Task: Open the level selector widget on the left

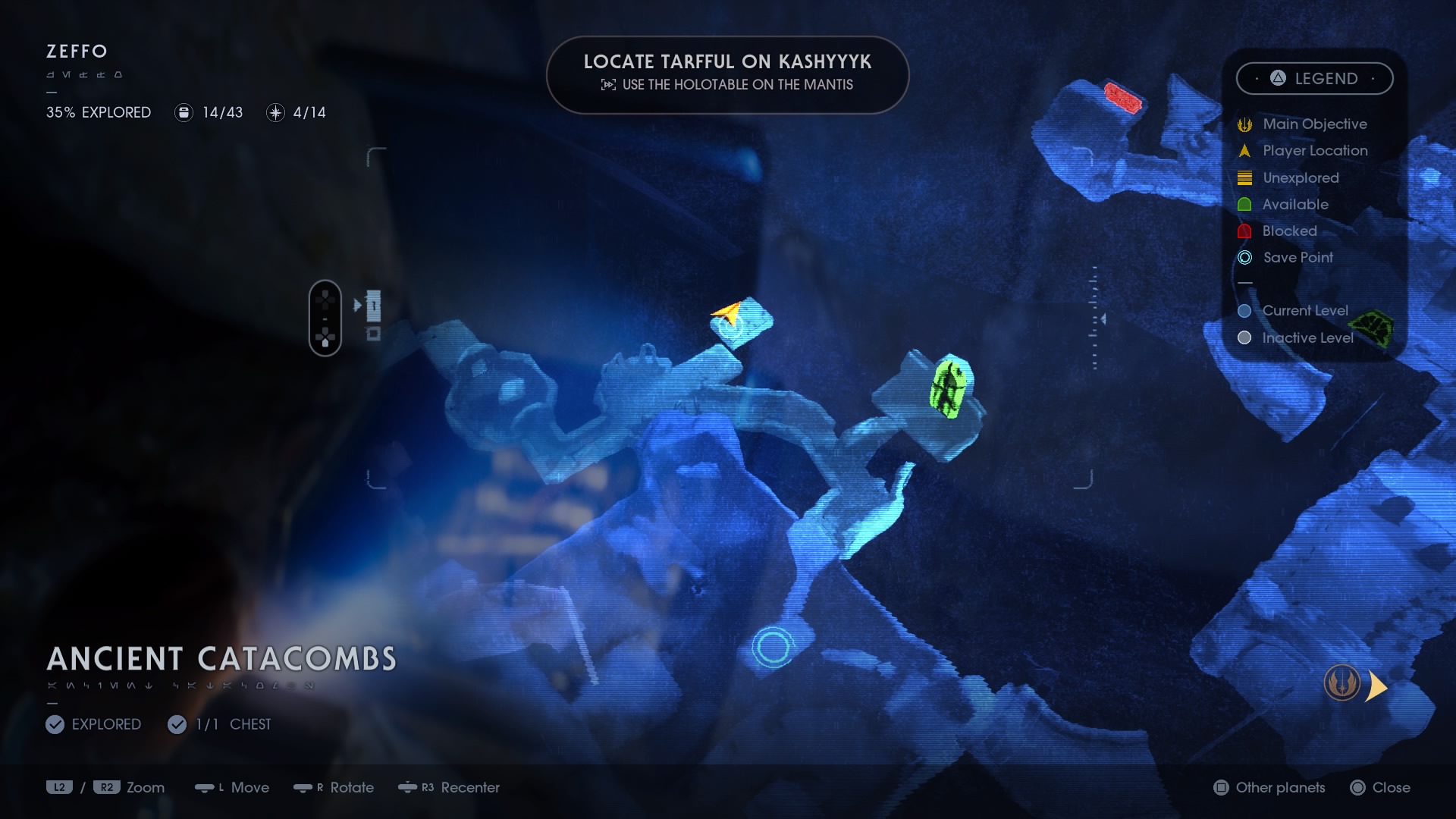Action: pyautogui.click(x=326, y=317)
